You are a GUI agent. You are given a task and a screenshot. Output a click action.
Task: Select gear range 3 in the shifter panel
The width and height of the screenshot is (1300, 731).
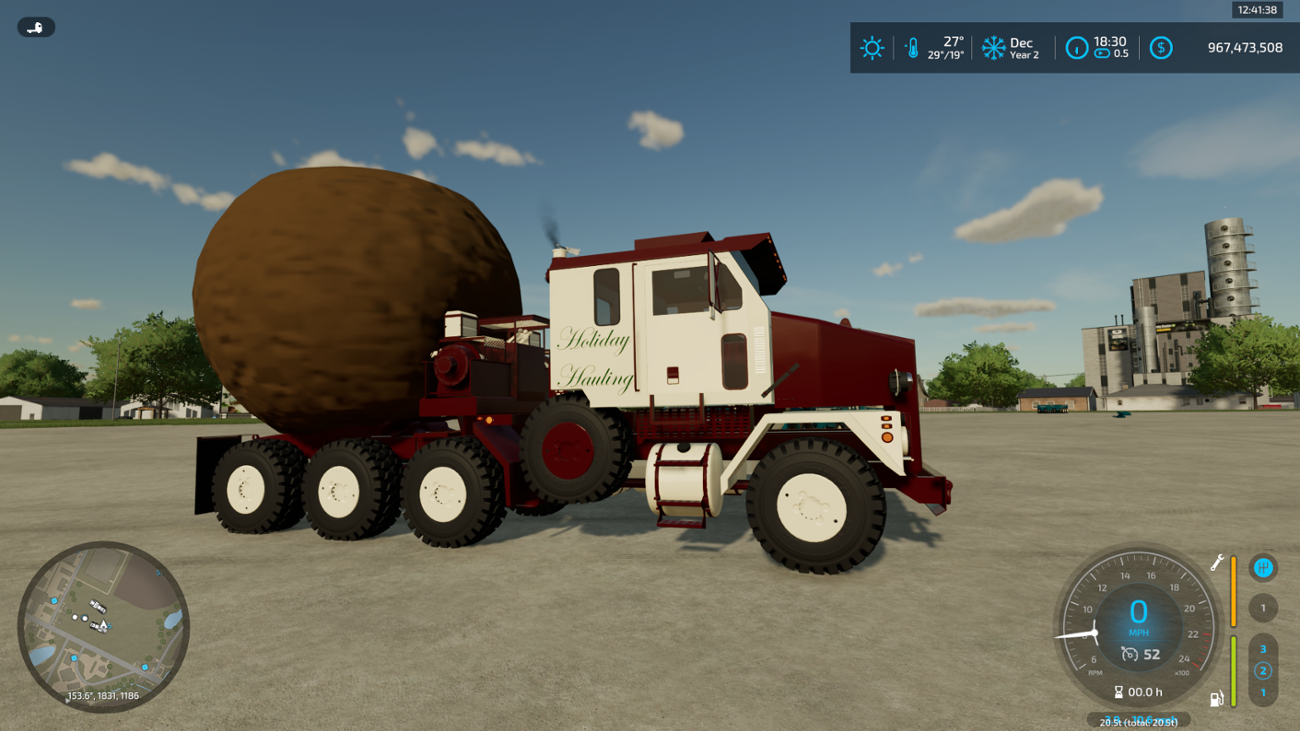coord(1263,648)
